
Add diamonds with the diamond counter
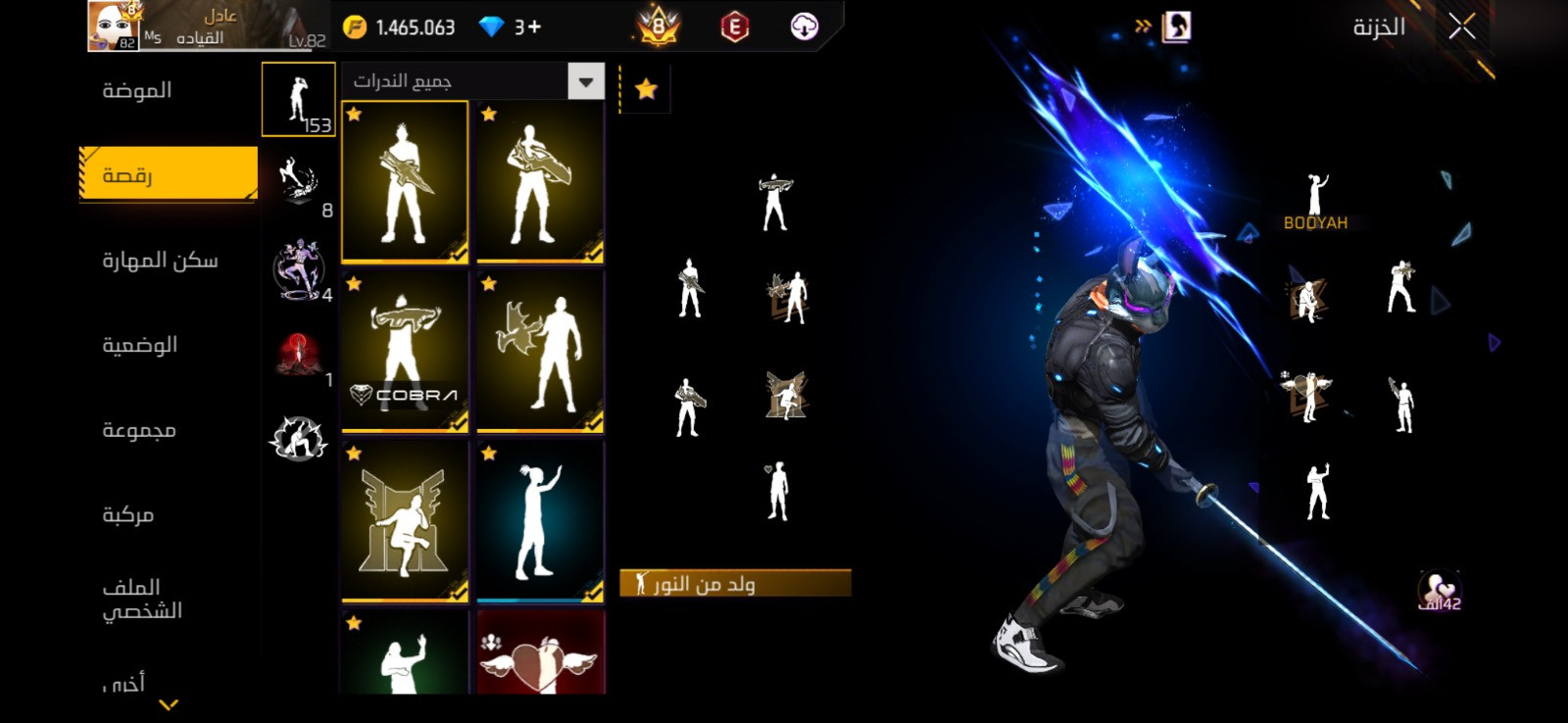[x=511, y=27]
